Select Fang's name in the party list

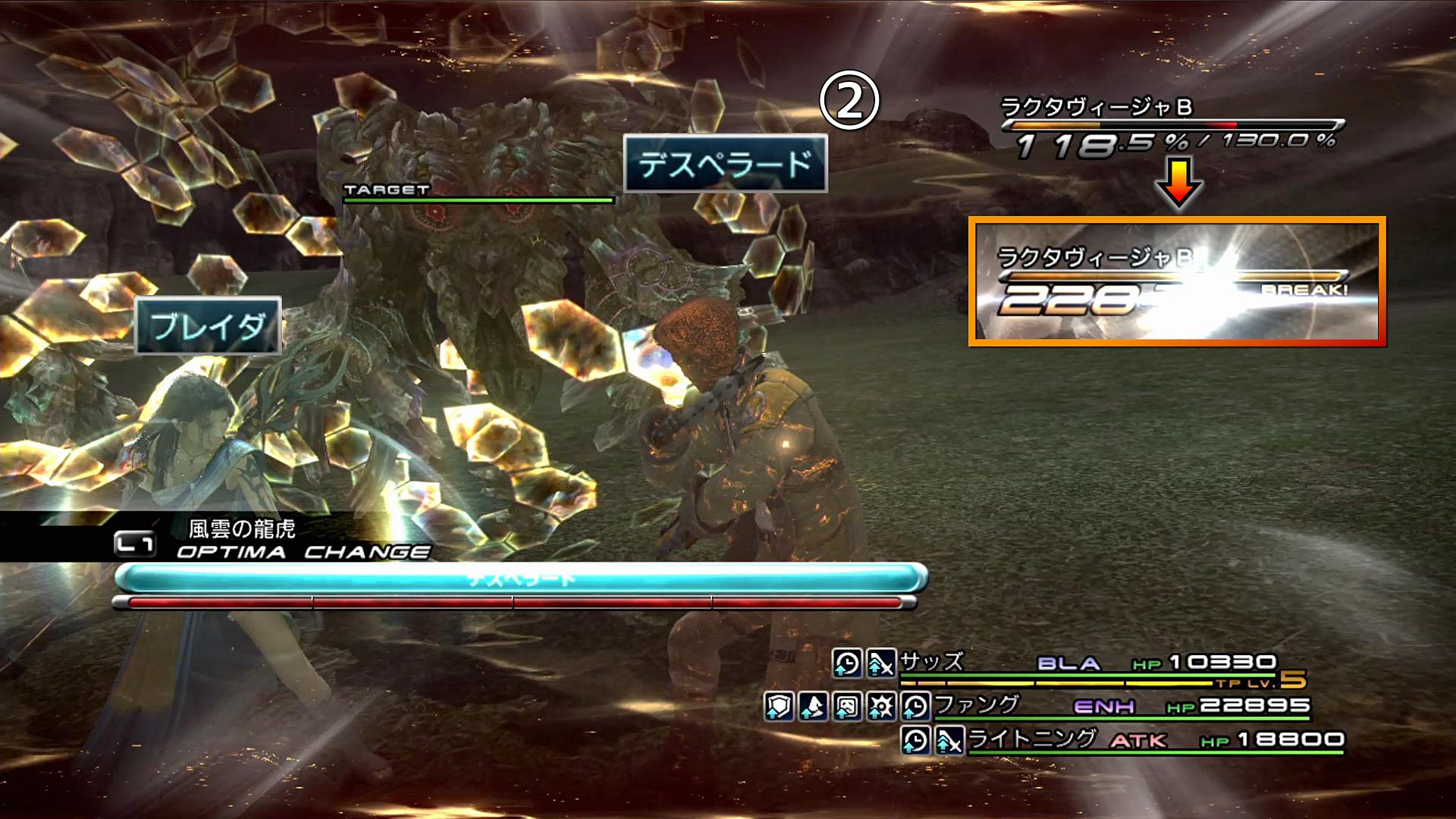point(977,705)
